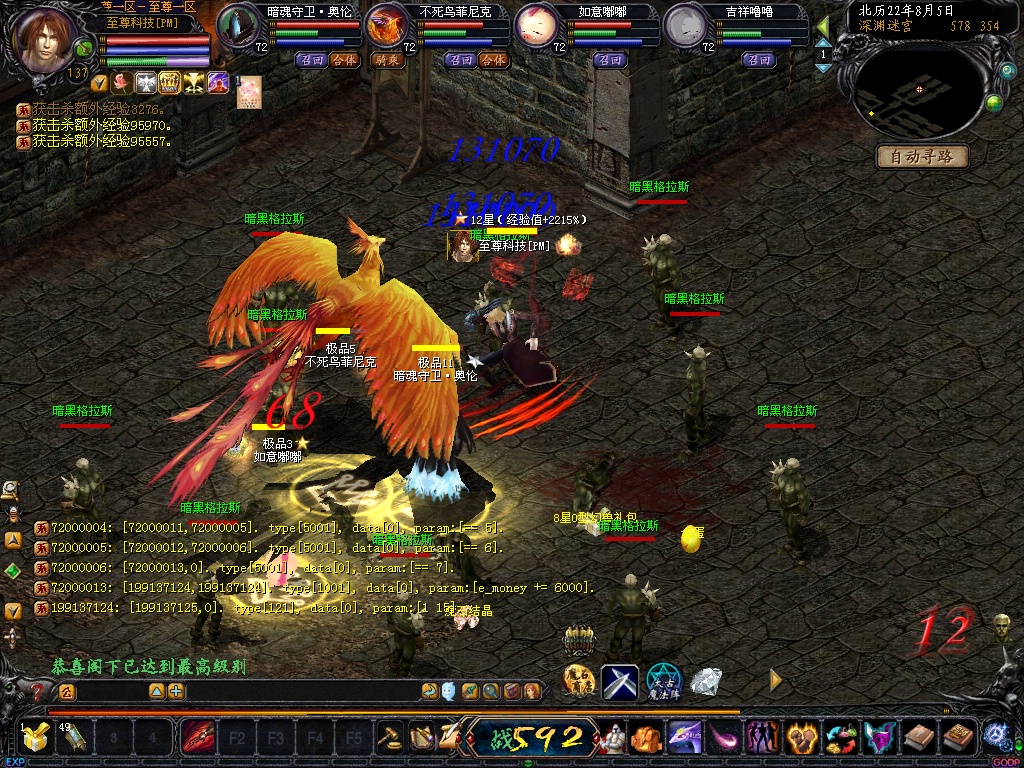
Task: Expand the yellow arrow beside the diamond
Action: click(776, 680)
